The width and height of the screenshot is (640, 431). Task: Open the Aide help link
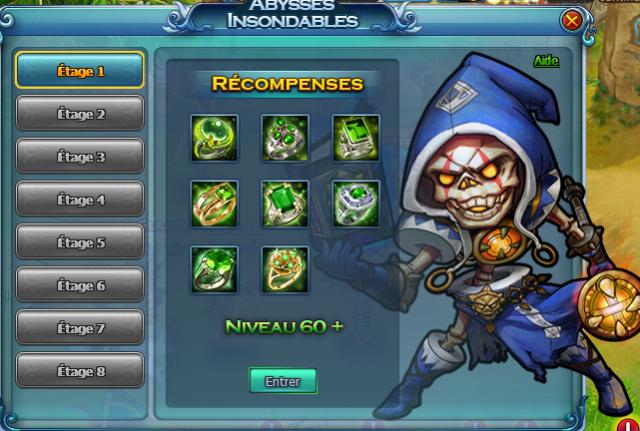coord(545,62)
